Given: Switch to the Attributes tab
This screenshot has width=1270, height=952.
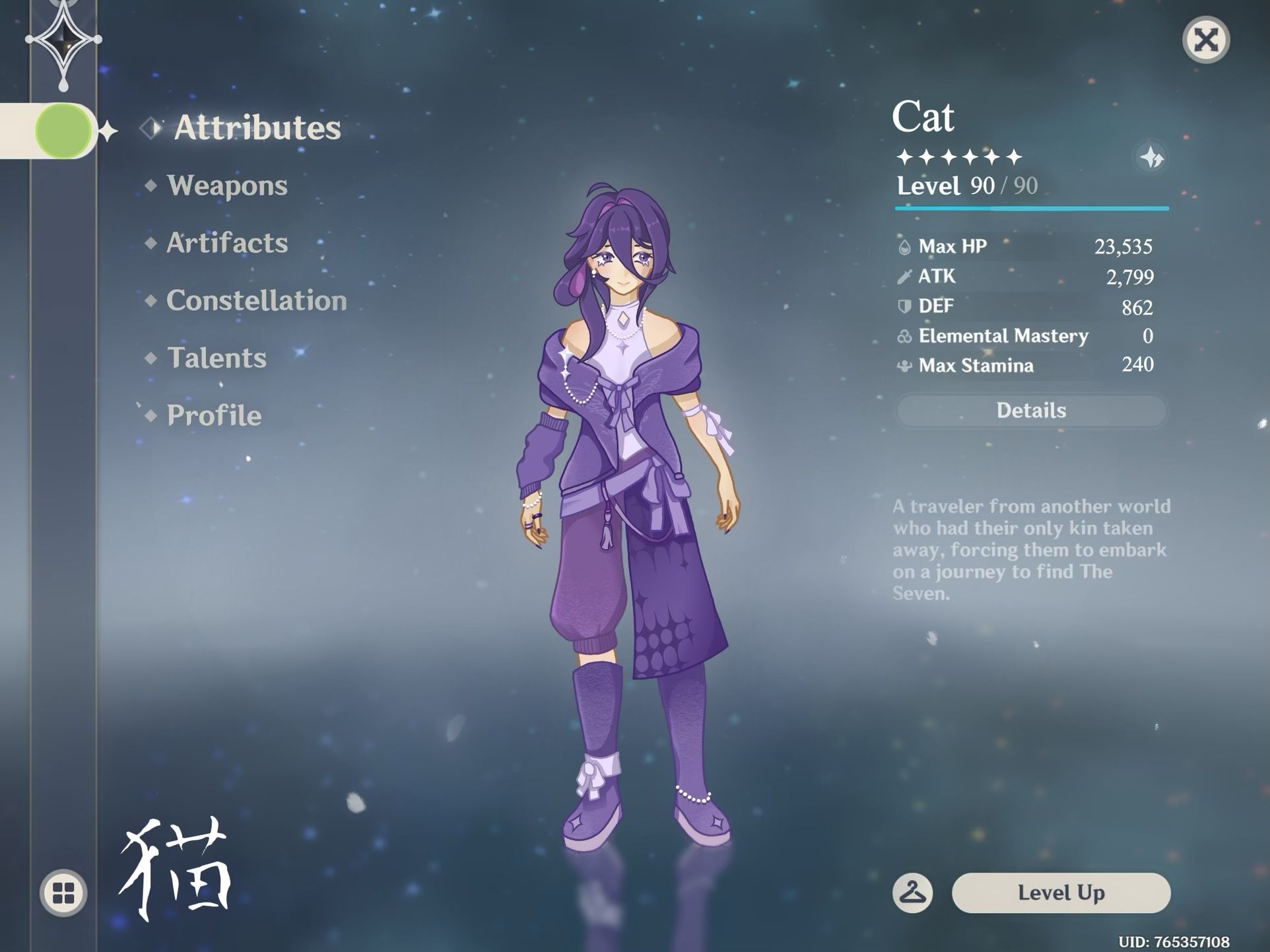Looking at the screenshot, I should pos(257,126).
